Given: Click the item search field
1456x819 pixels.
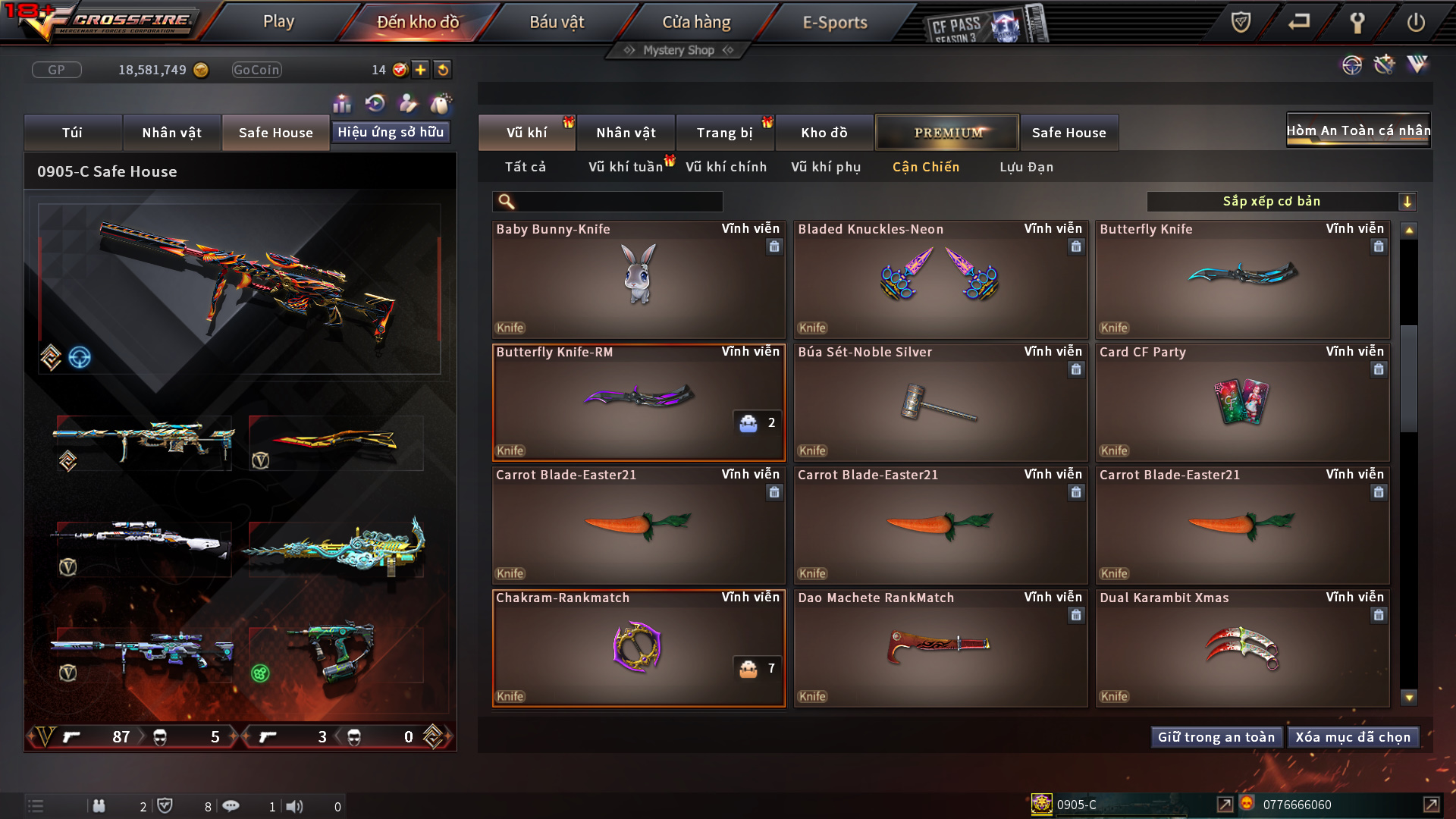Looking at the screenshot, I should pyautogui.click(x=618, y=202).
